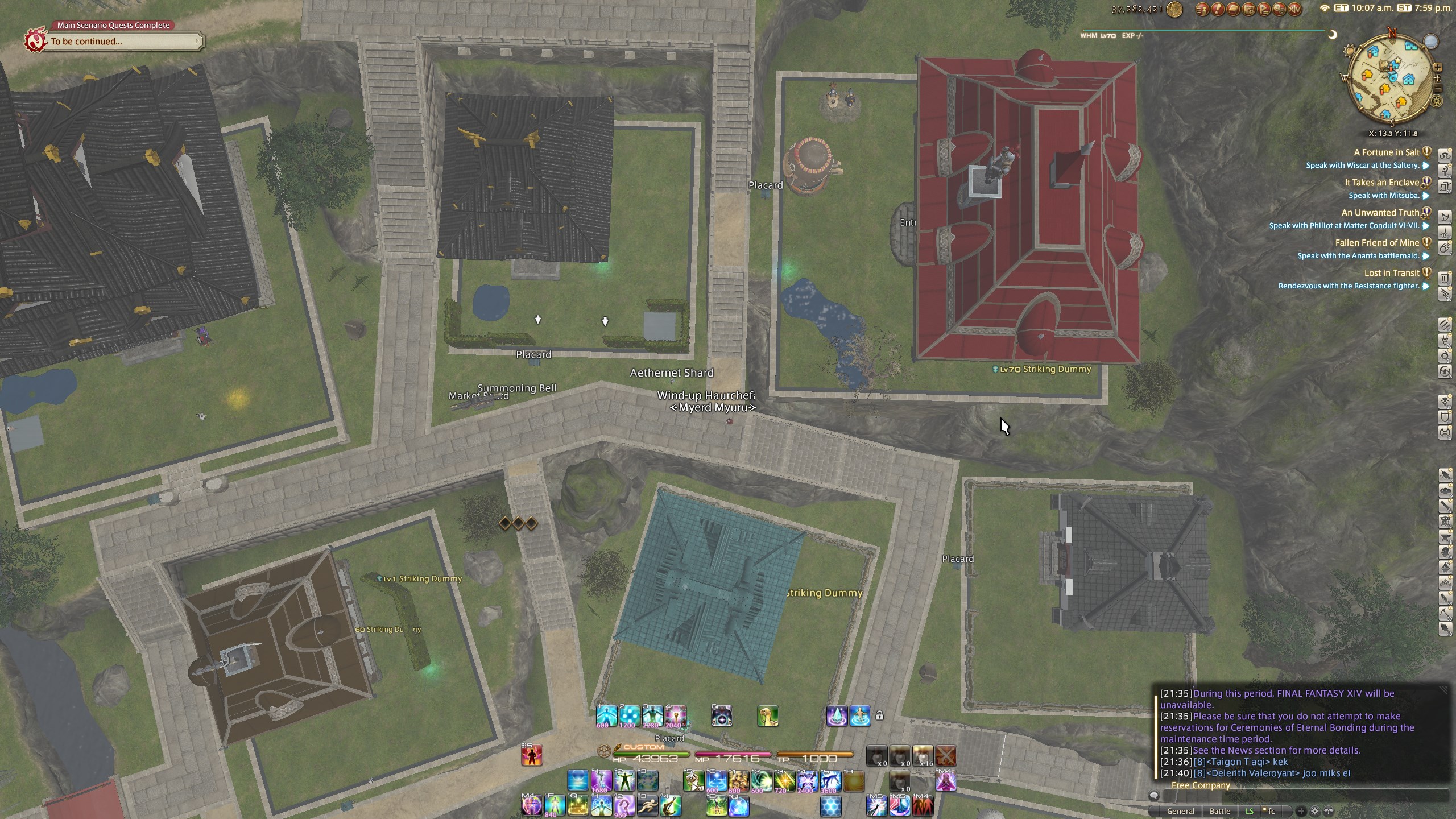This screenshot has height=819, width=1456.
Task: Zoom in the minimap with plus button
Action: pyautogui.click(x=1437, y=67)
